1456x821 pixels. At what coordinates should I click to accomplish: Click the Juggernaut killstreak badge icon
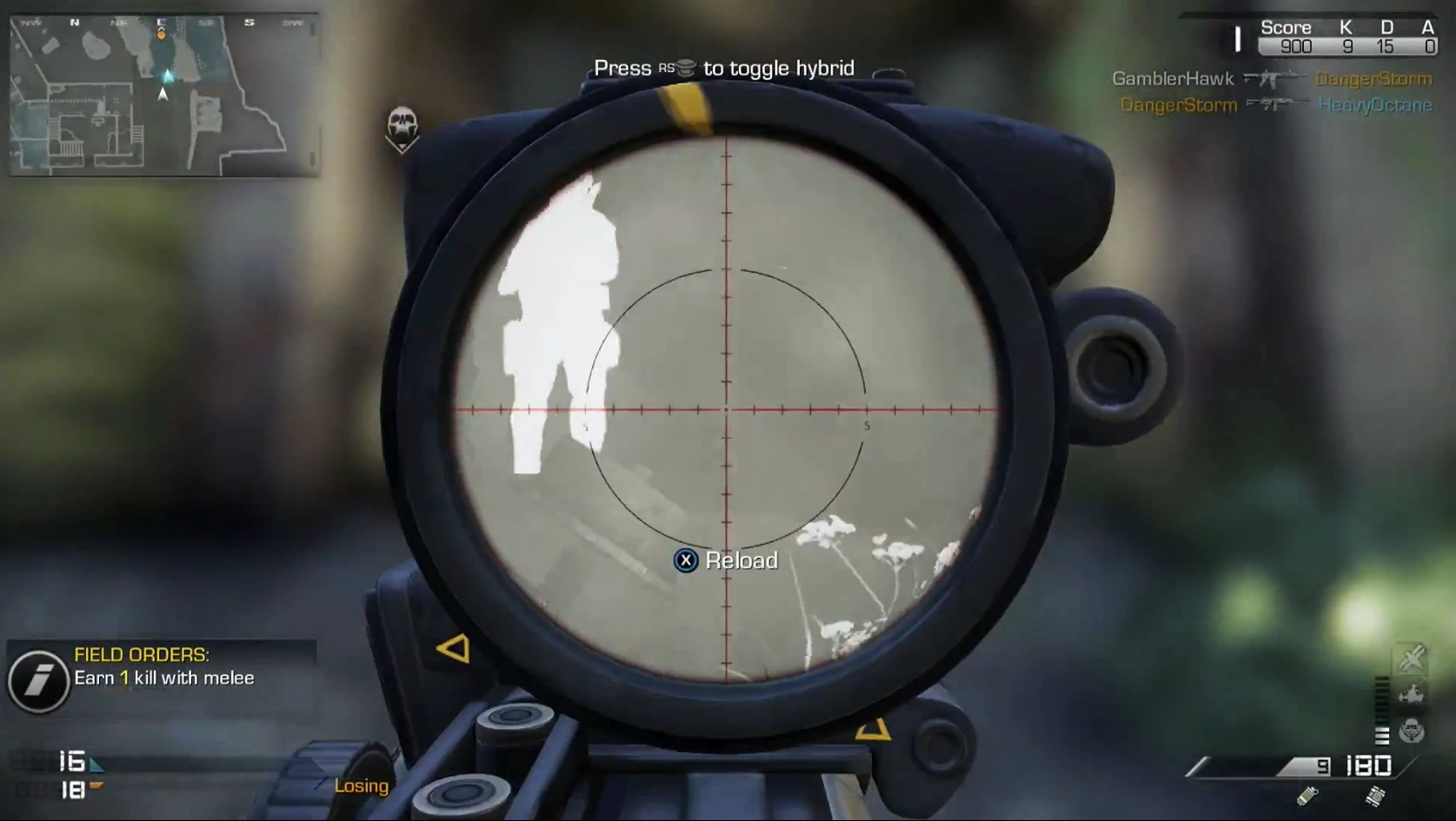point(1410,731)
